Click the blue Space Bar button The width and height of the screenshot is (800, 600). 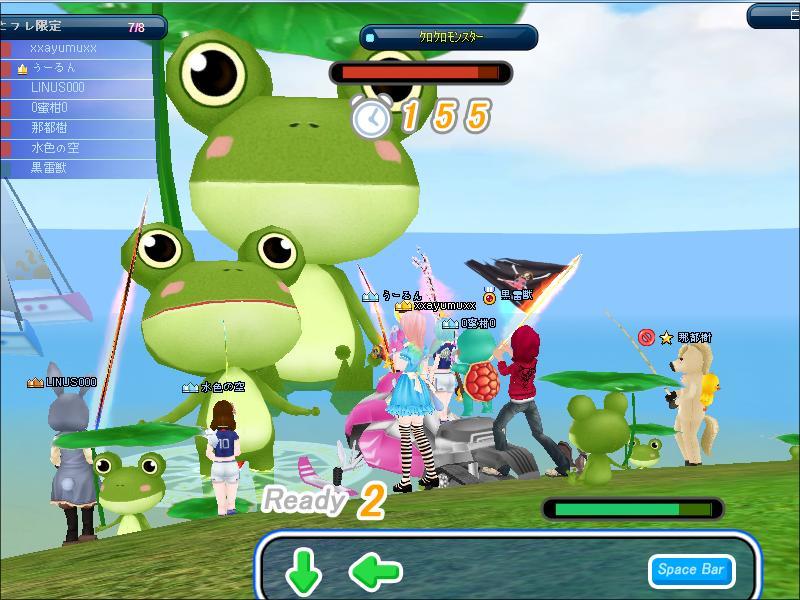point(690,570)
